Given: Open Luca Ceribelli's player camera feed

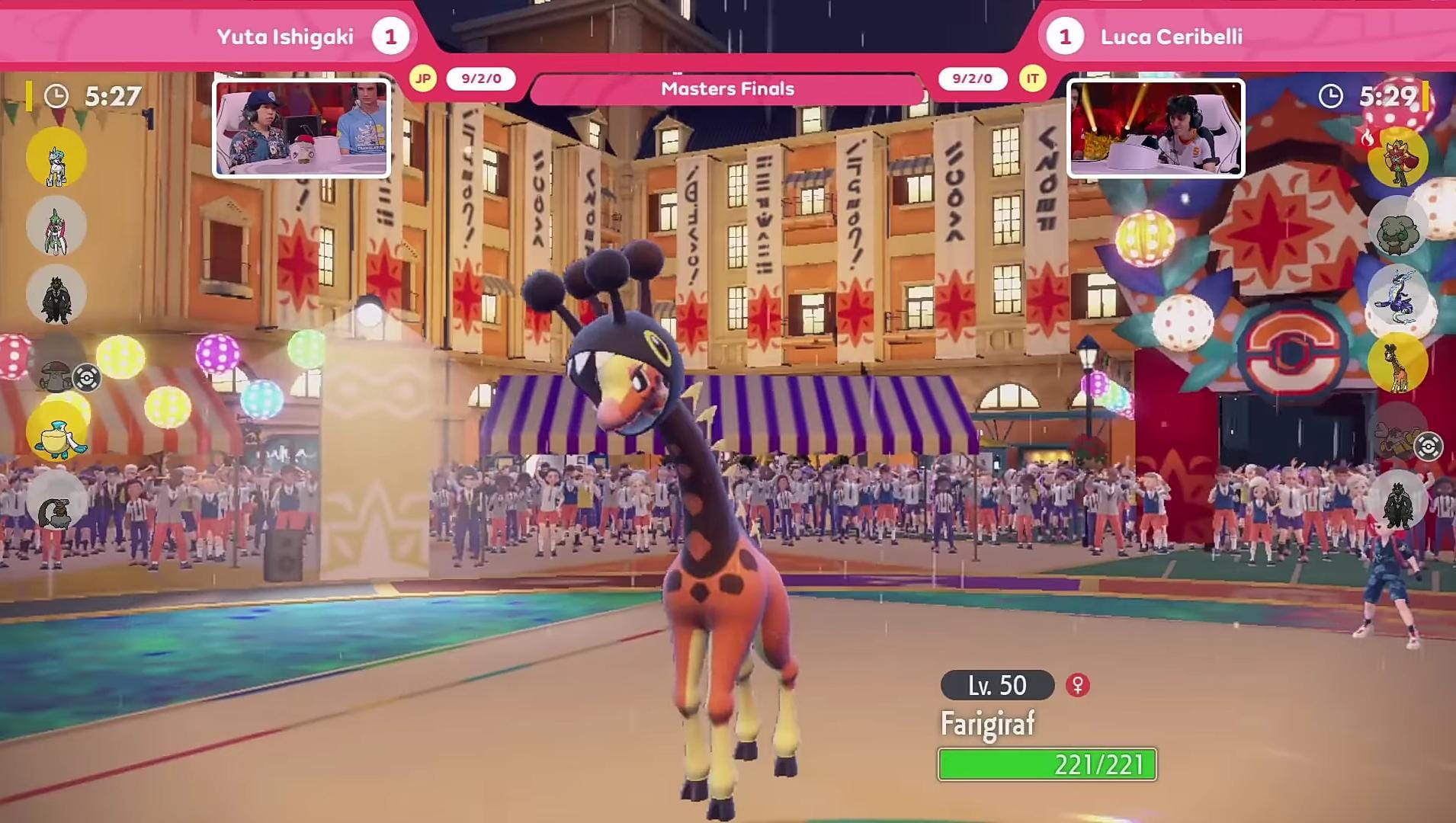Looking at the screenshot, I should point(1155,128).
